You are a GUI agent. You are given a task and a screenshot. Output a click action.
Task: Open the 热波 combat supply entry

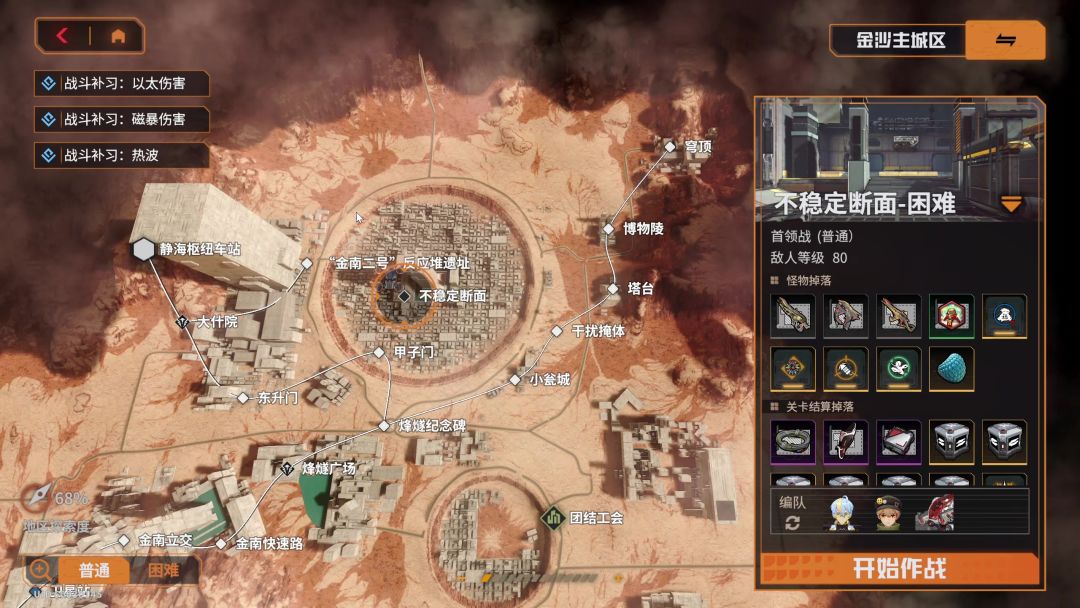122,155
